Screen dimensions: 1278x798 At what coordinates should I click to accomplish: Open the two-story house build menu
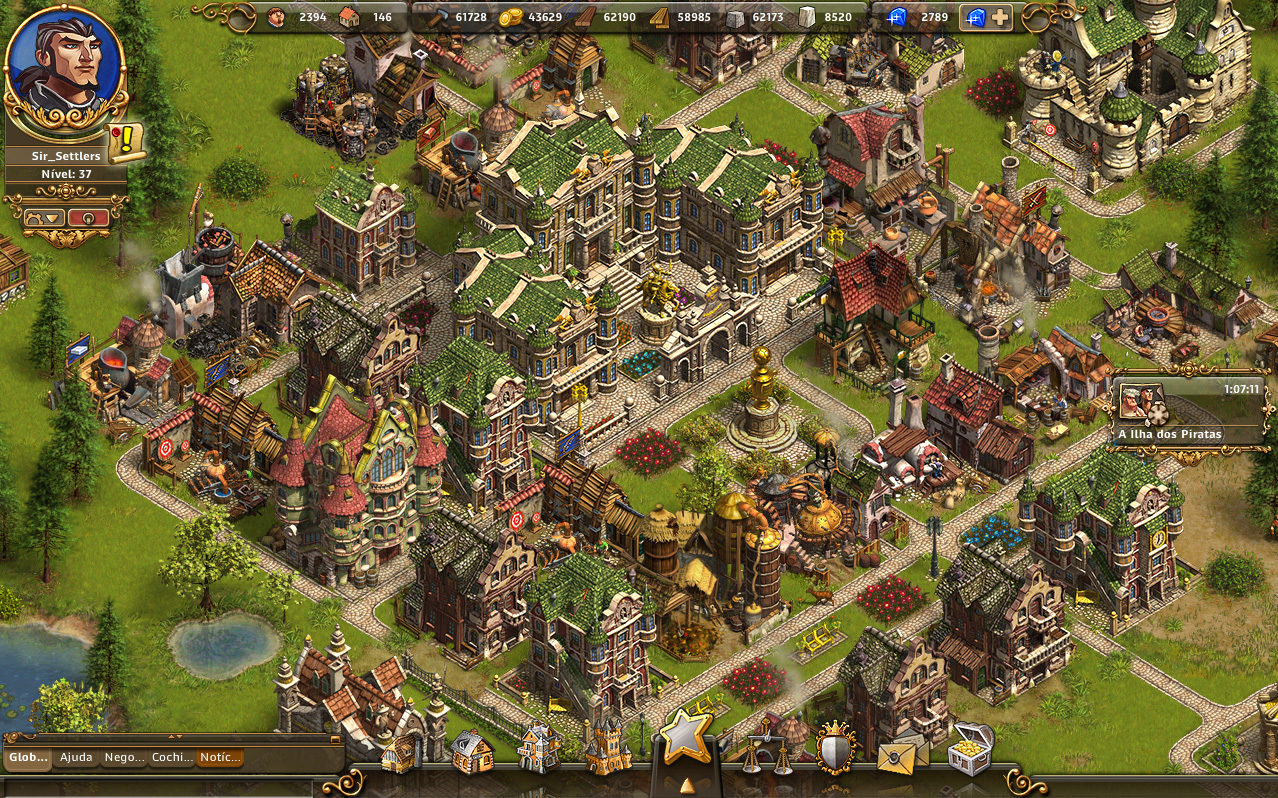(x=539, y=748)
